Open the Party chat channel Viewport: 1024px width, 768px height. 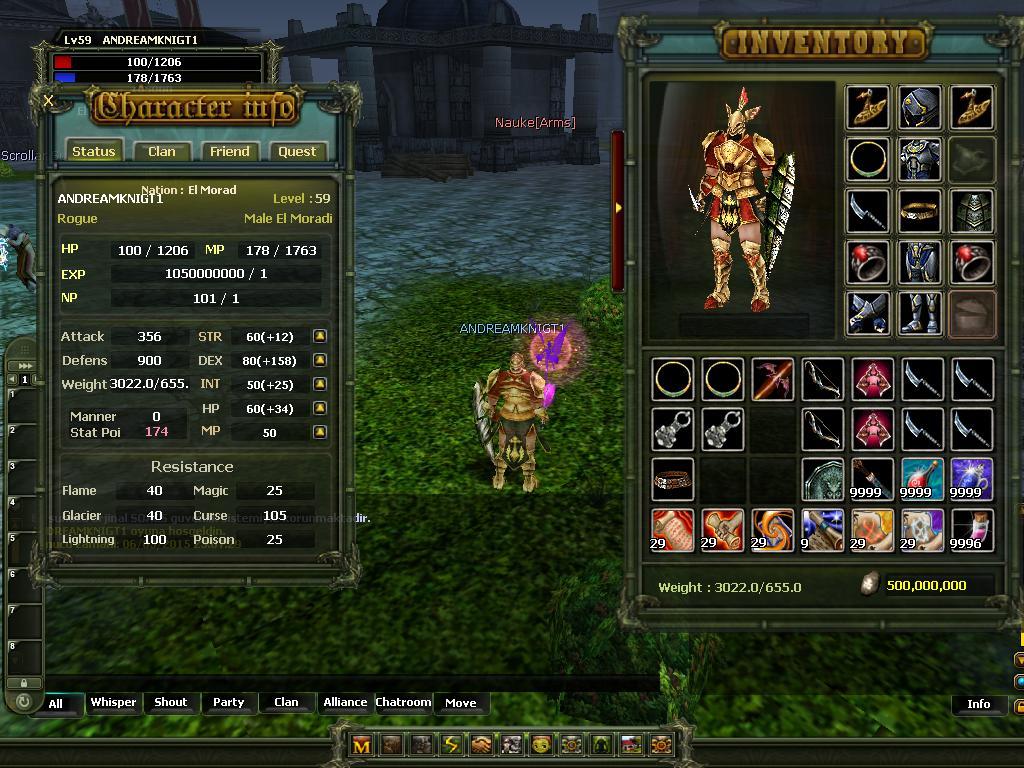(x=228, y=702)
